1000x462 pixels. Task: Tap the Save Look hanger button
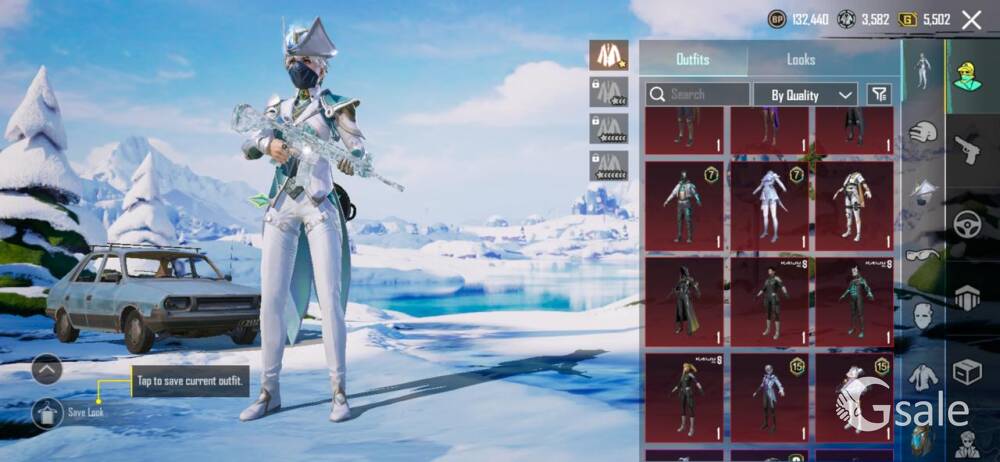[47, 412]
